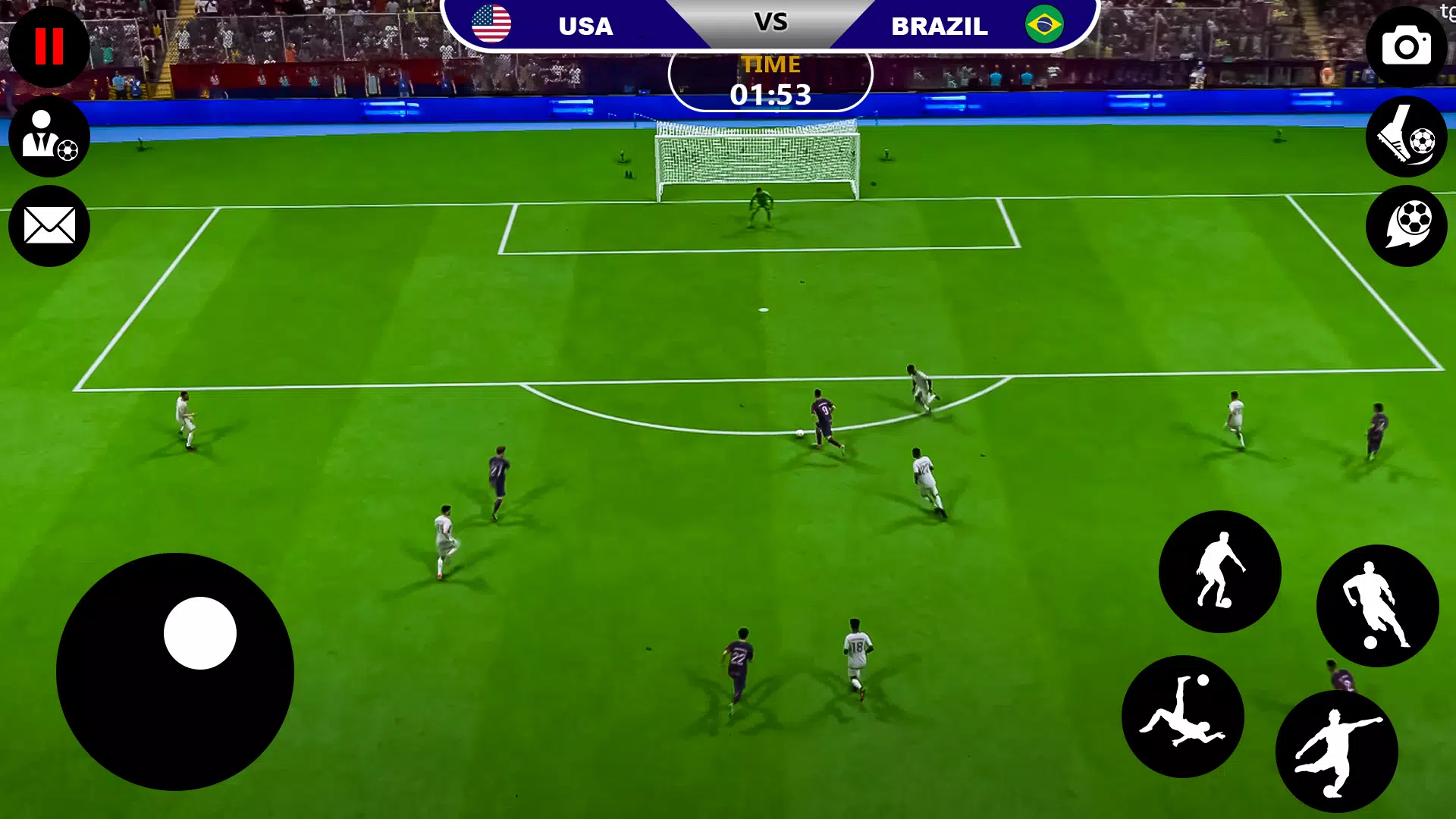
Task: Tap the VS banner on the scoreboard
Action: (x=771, y=23)
